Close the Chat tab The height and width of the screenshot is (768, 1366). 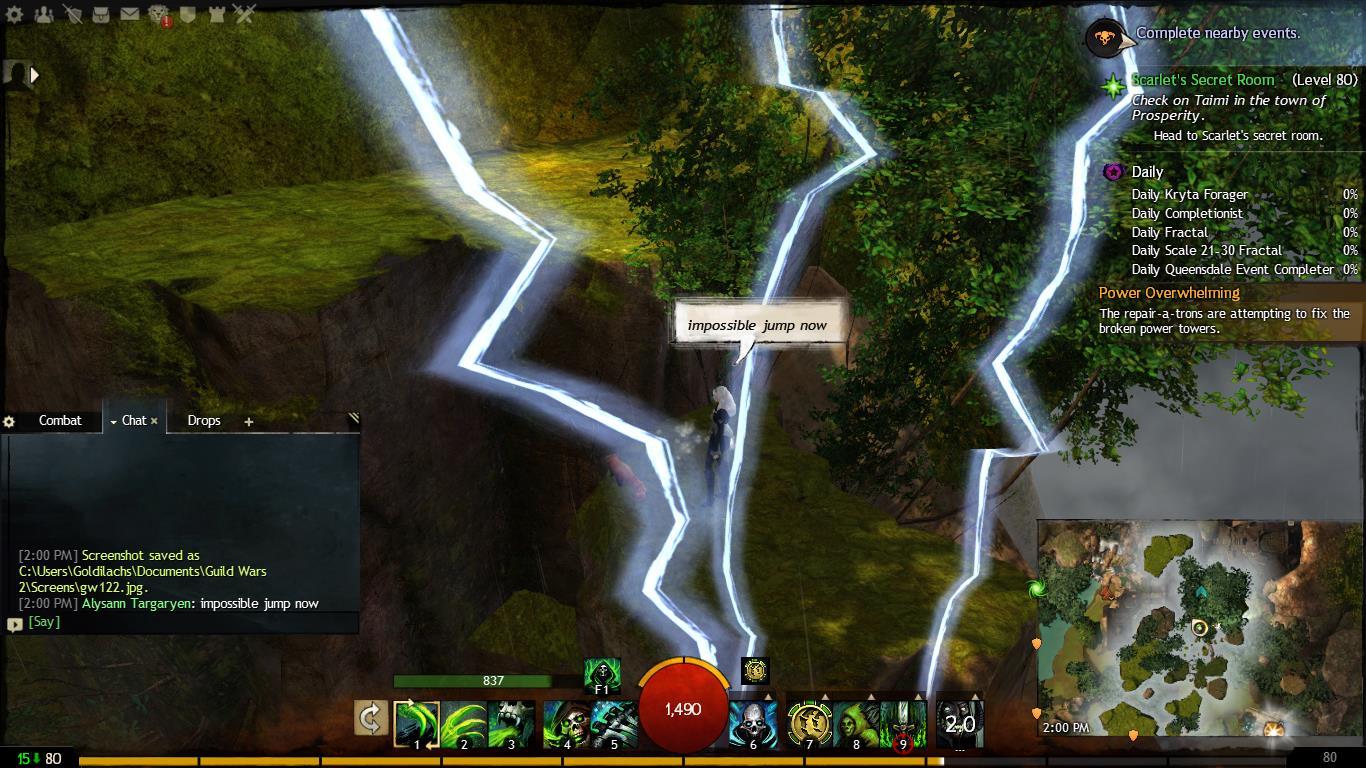tap(154, 421)
